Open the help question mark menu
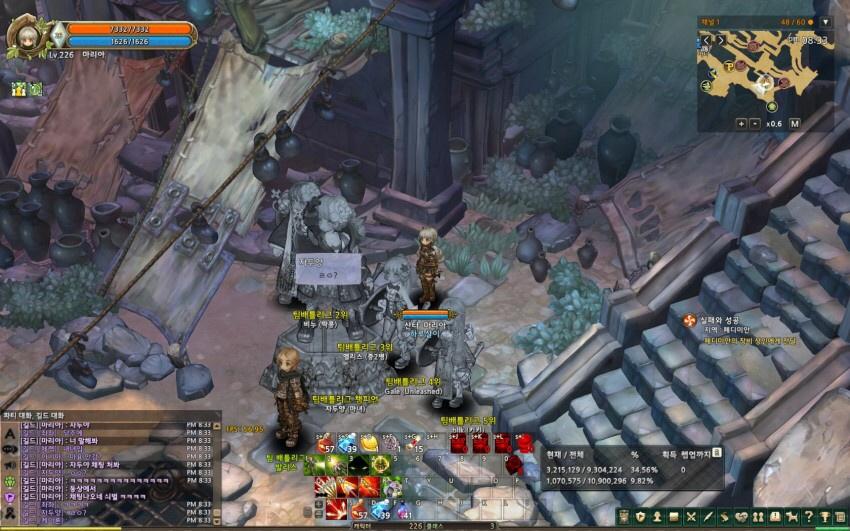The image size is (850, 531). point(808,516)
